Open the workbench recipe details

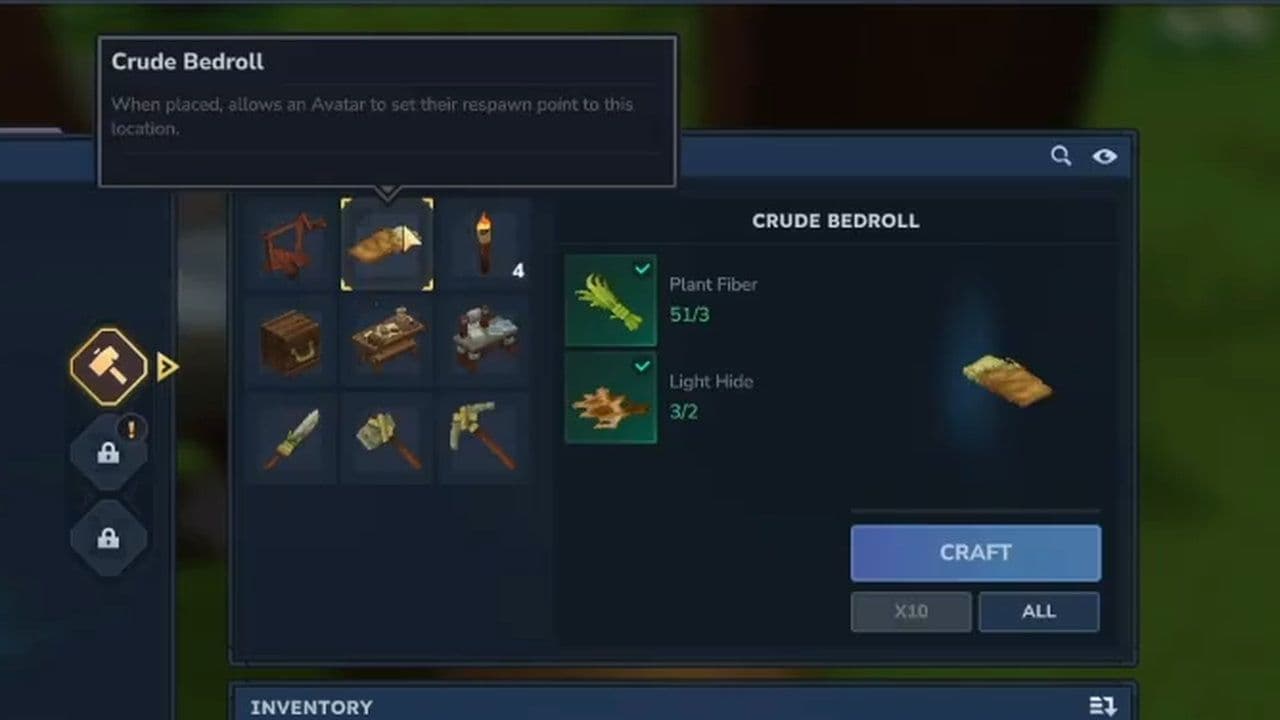coord(387,340)
